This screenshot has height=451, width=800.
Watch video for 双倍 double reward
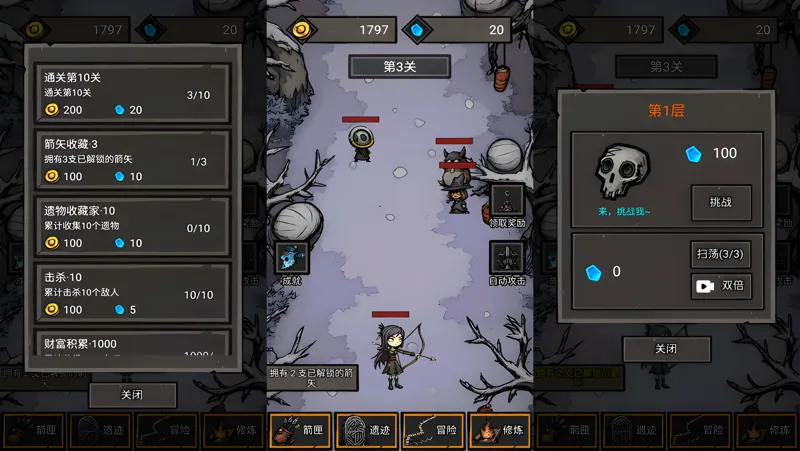coord(720,286)
